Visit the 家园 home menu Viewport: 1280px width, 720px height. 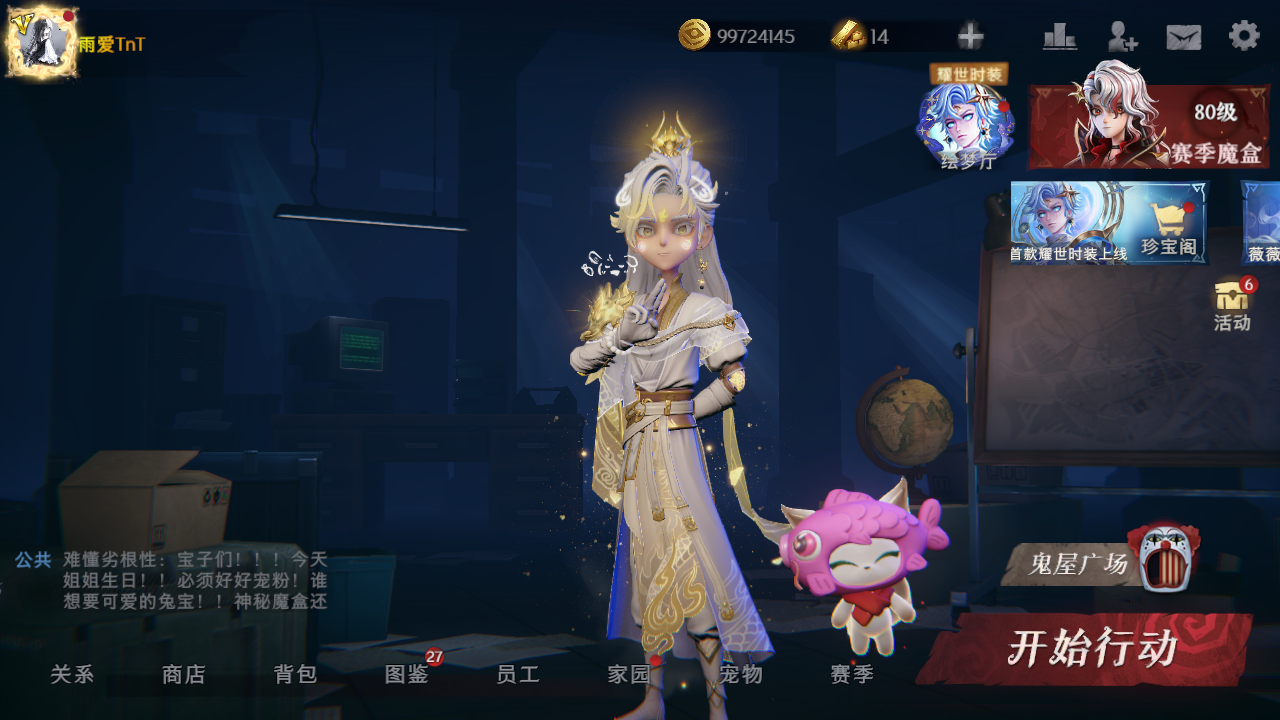[629, 675]
